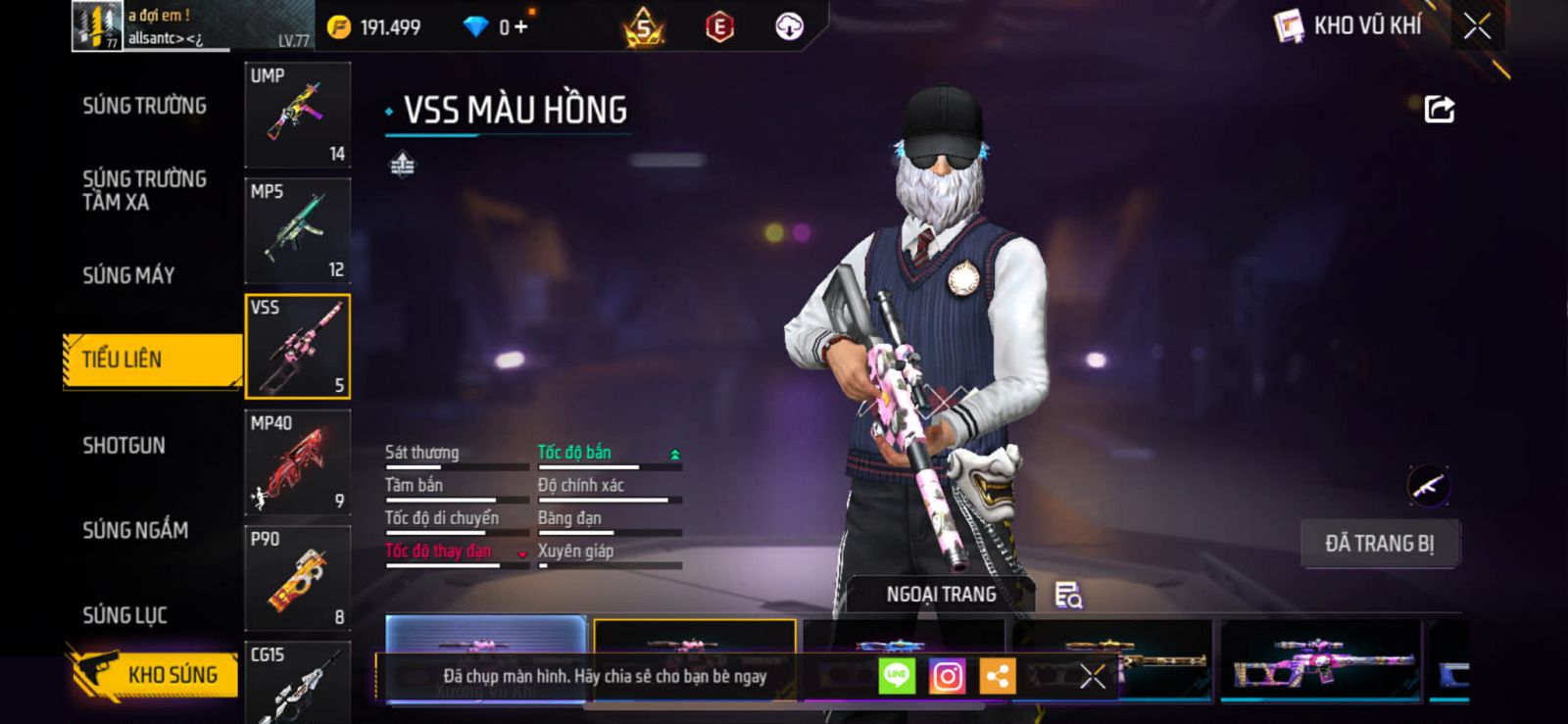
Task: Open the skin search list icon
Action: tap(1067, 595)
